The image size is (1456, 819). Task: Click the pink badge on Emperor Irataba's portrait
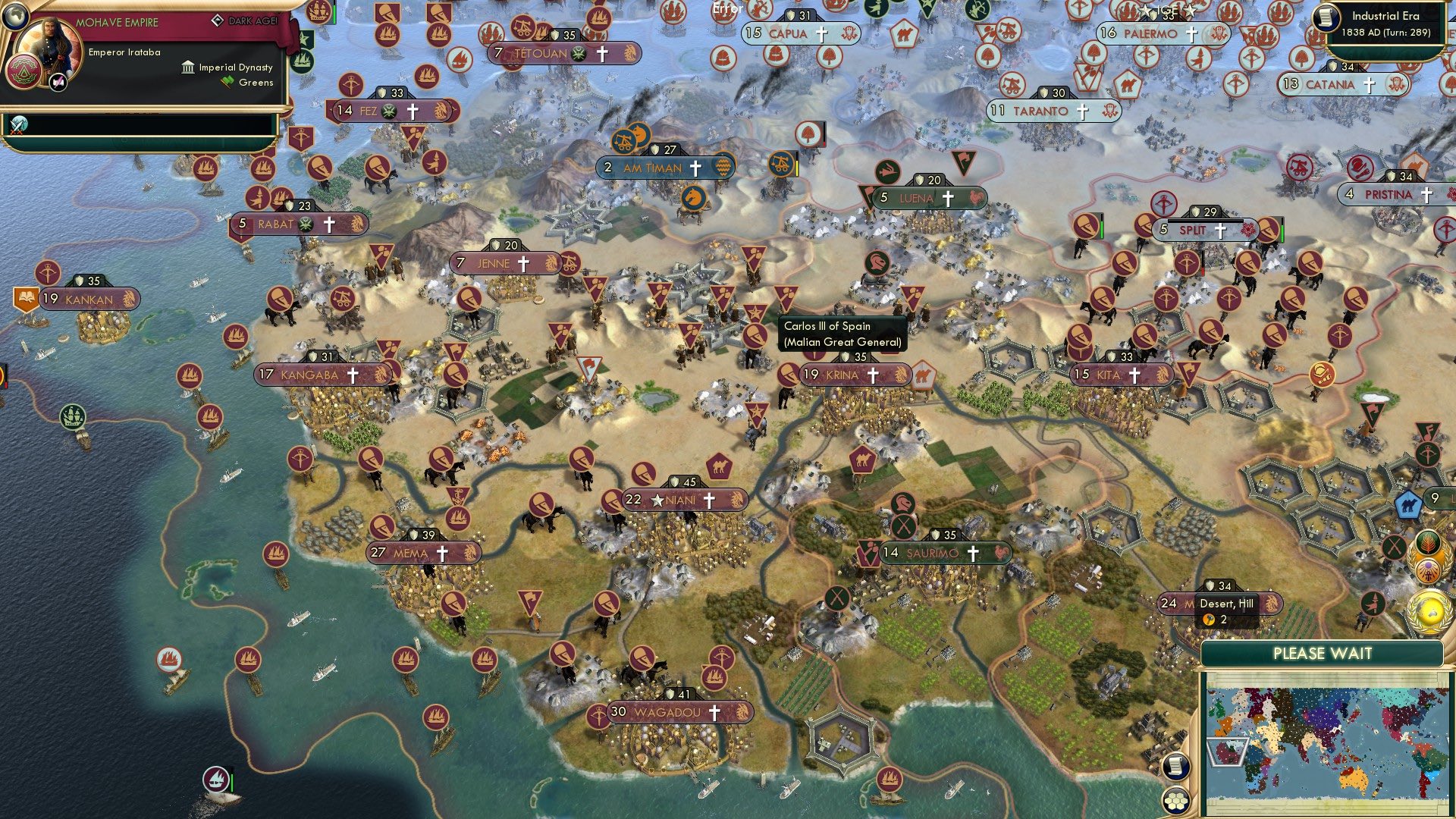[x=58, y=83]
